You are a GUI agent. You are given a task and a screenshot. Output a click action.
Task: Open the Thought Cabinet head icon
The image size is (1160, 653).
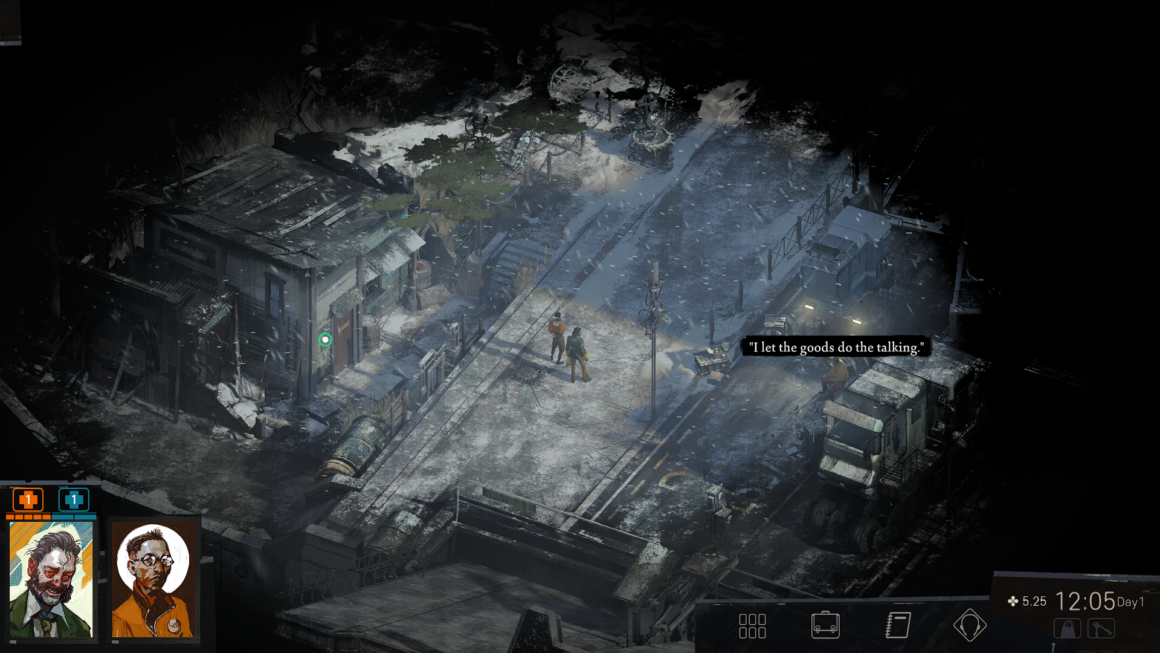(x=969, y=626)
